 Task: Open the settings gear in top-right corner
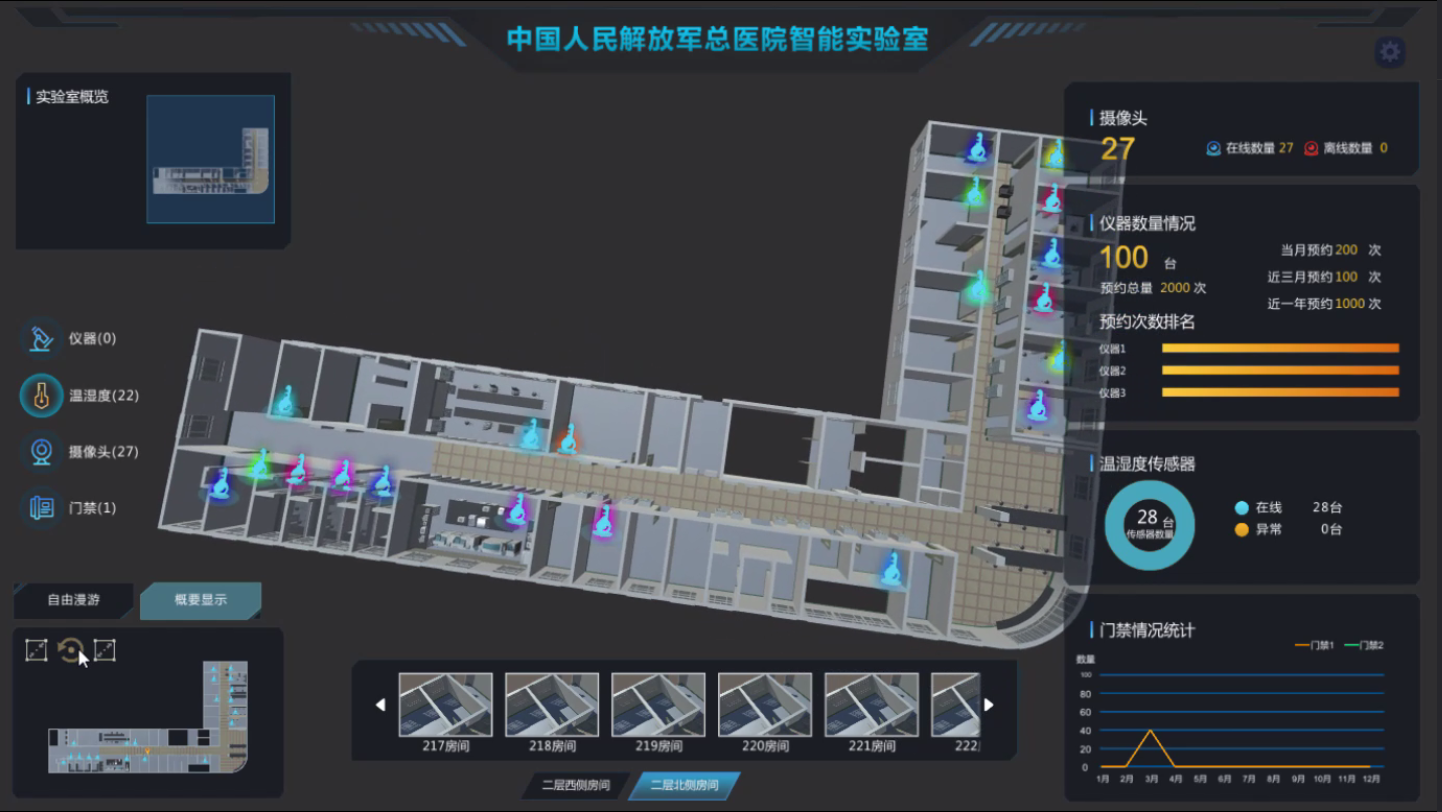1389,51
